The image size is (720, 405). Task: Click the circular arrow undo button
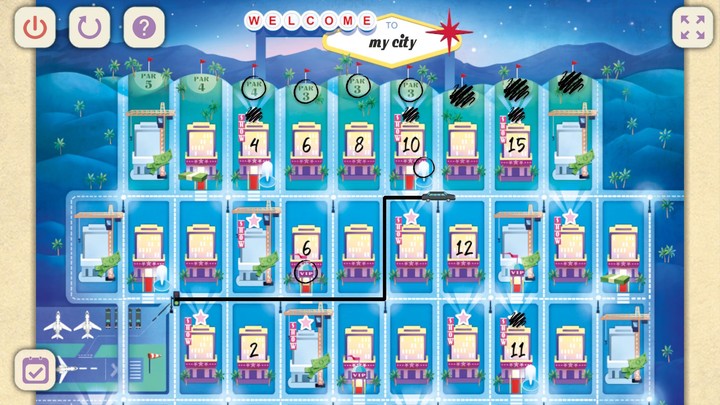[x=89, y=27]
